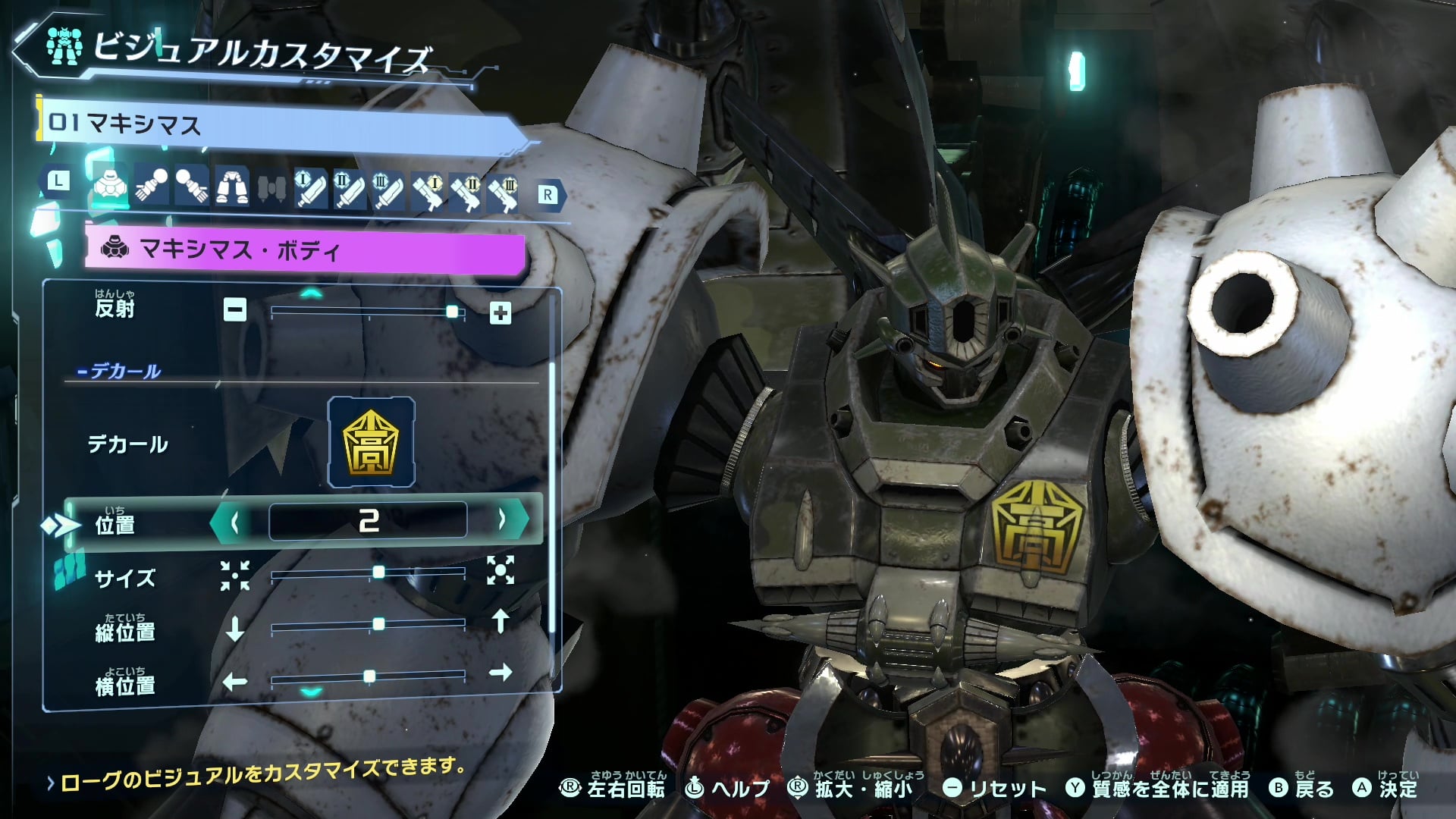Switch to the arm tab with hand pointing left
The image size is (1456, 819).
click(152, 186)
